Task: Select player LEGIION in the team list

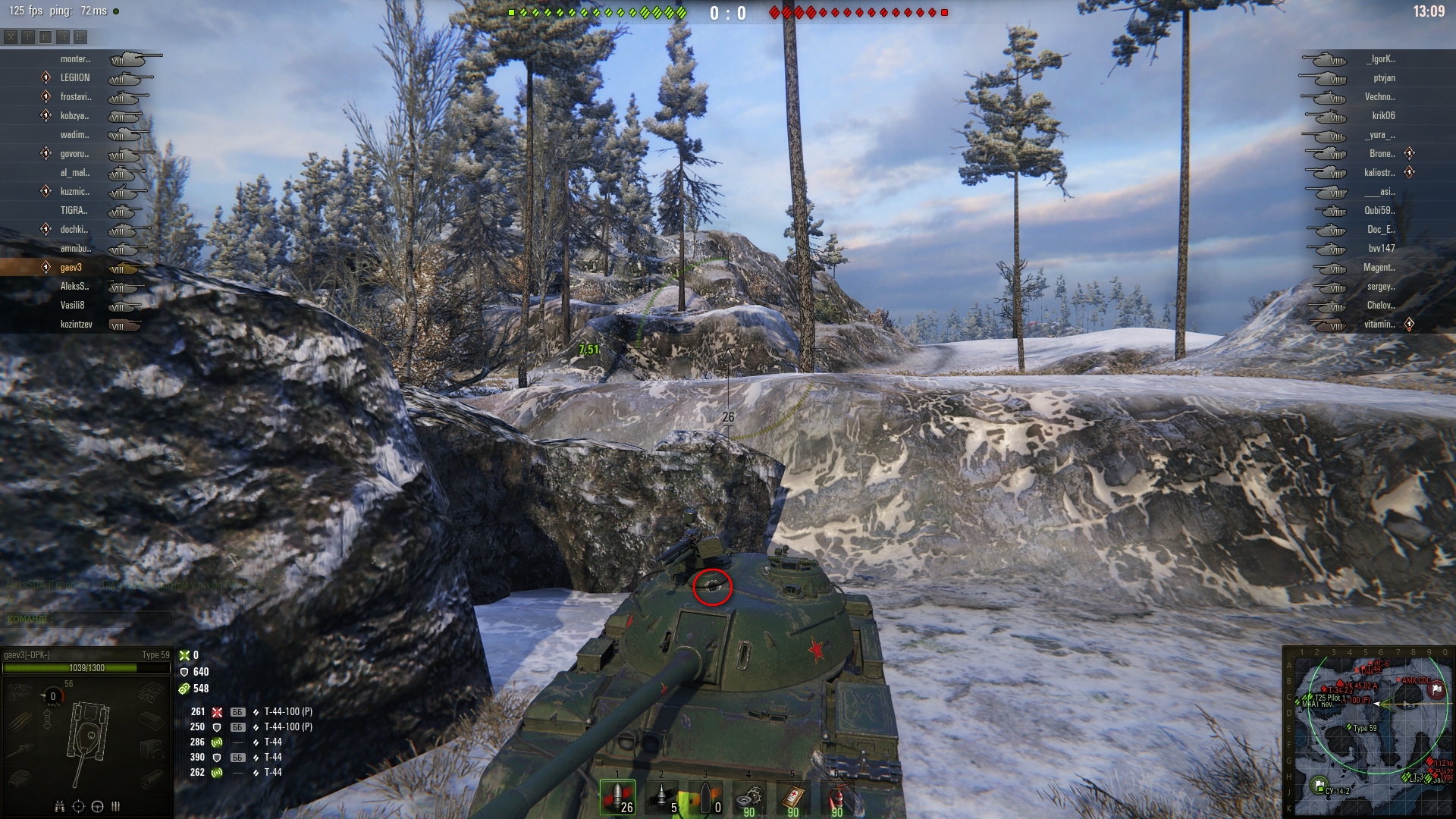Action: point(75,78)
